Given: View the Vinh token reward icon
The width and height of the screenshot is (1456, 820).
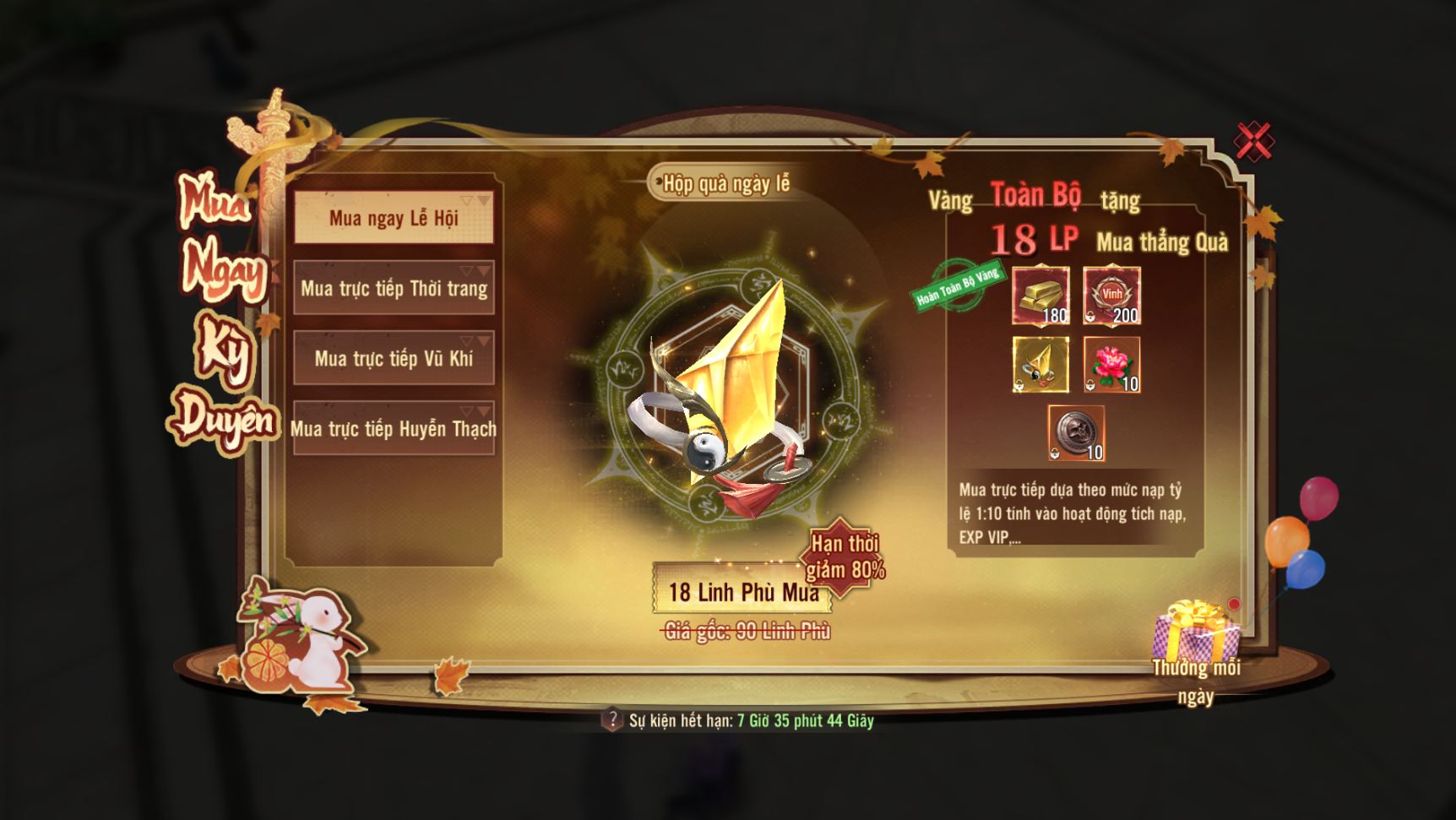Looking at the screenshot, I should (x=1112, y=296).
